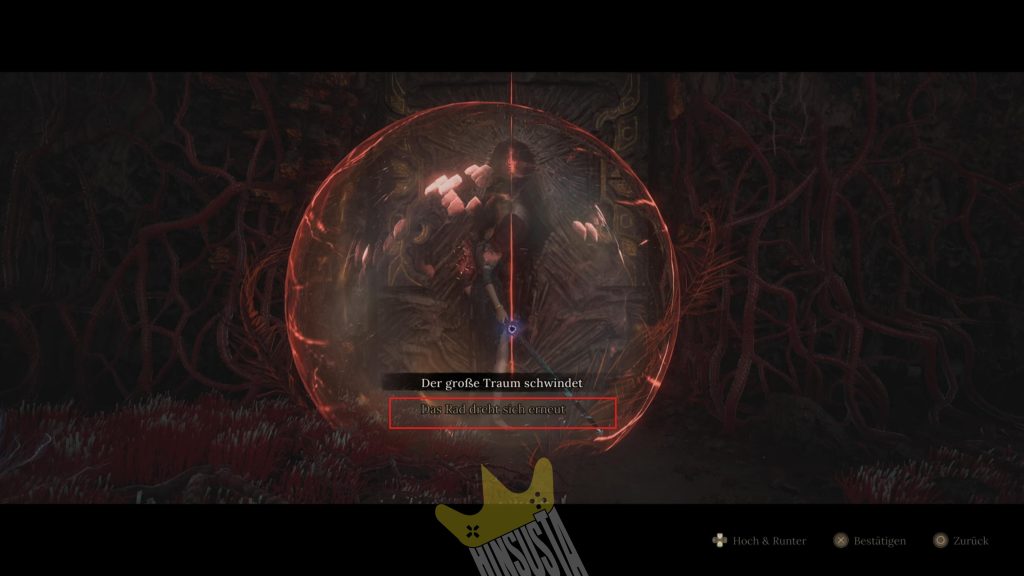Choose 'Der große Traum schwindet' option

pyautogui.click(x=502, y=383)
